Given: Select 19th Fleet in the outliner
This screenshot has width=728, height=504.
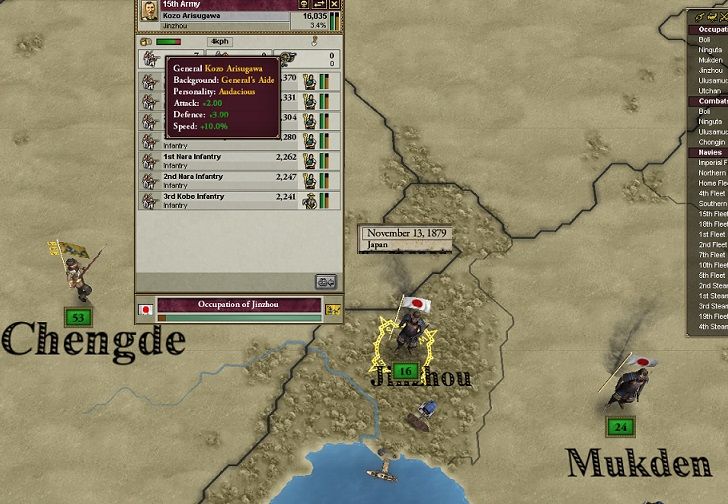Looking at the screenshot, I should (x=713, y=316).
